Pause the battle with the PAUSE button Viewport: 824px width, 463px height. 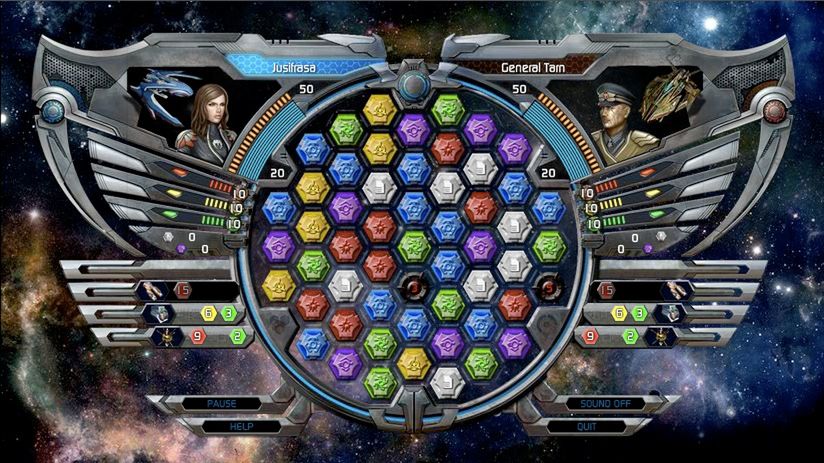[x=221, y=403]
